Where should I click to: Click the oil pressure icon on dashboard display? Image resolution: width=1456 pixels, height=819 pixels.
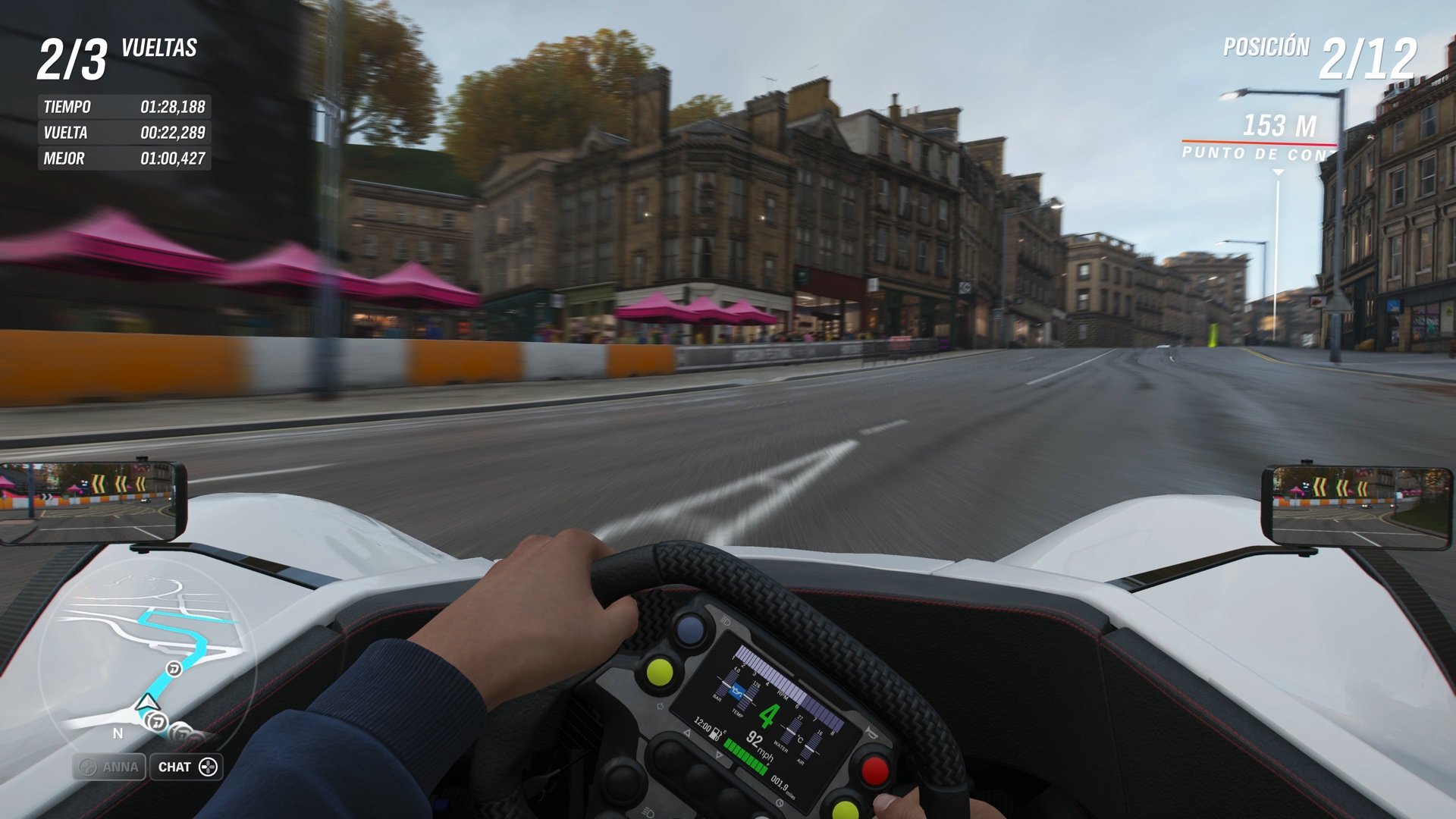point(738,691)
